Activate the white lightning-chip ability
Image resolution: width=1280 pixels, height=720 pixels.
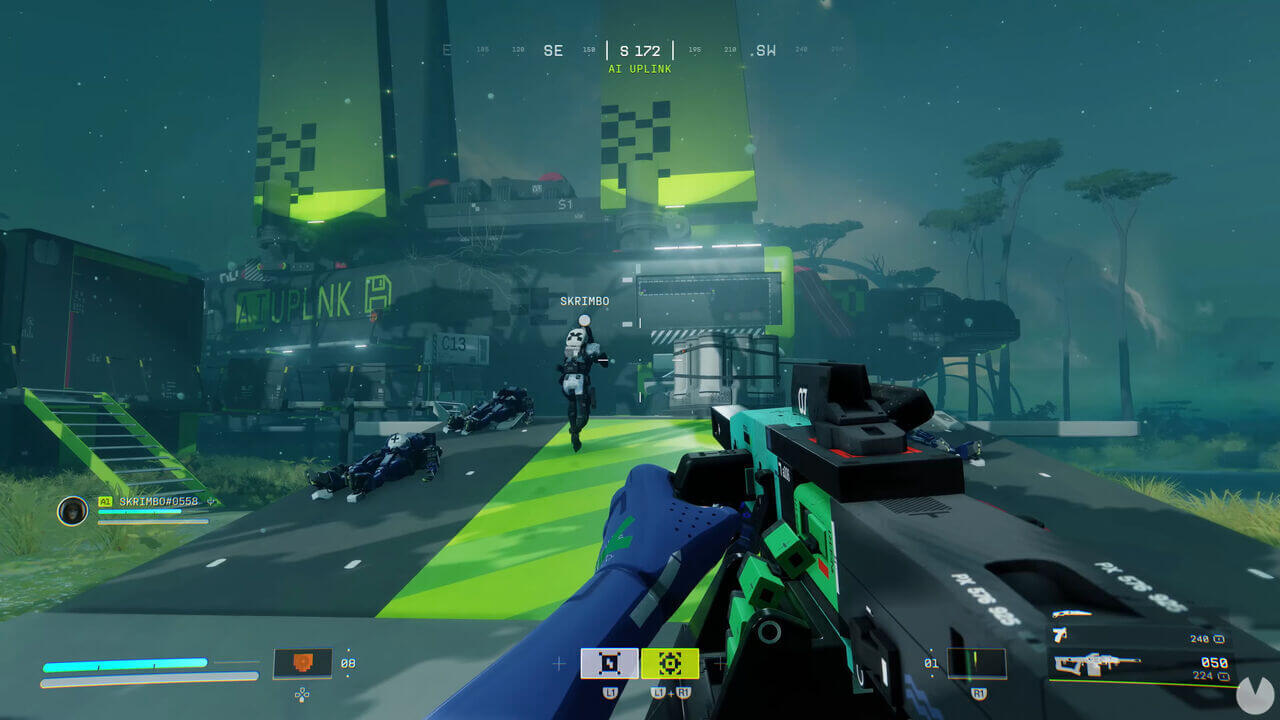(609, 663)
